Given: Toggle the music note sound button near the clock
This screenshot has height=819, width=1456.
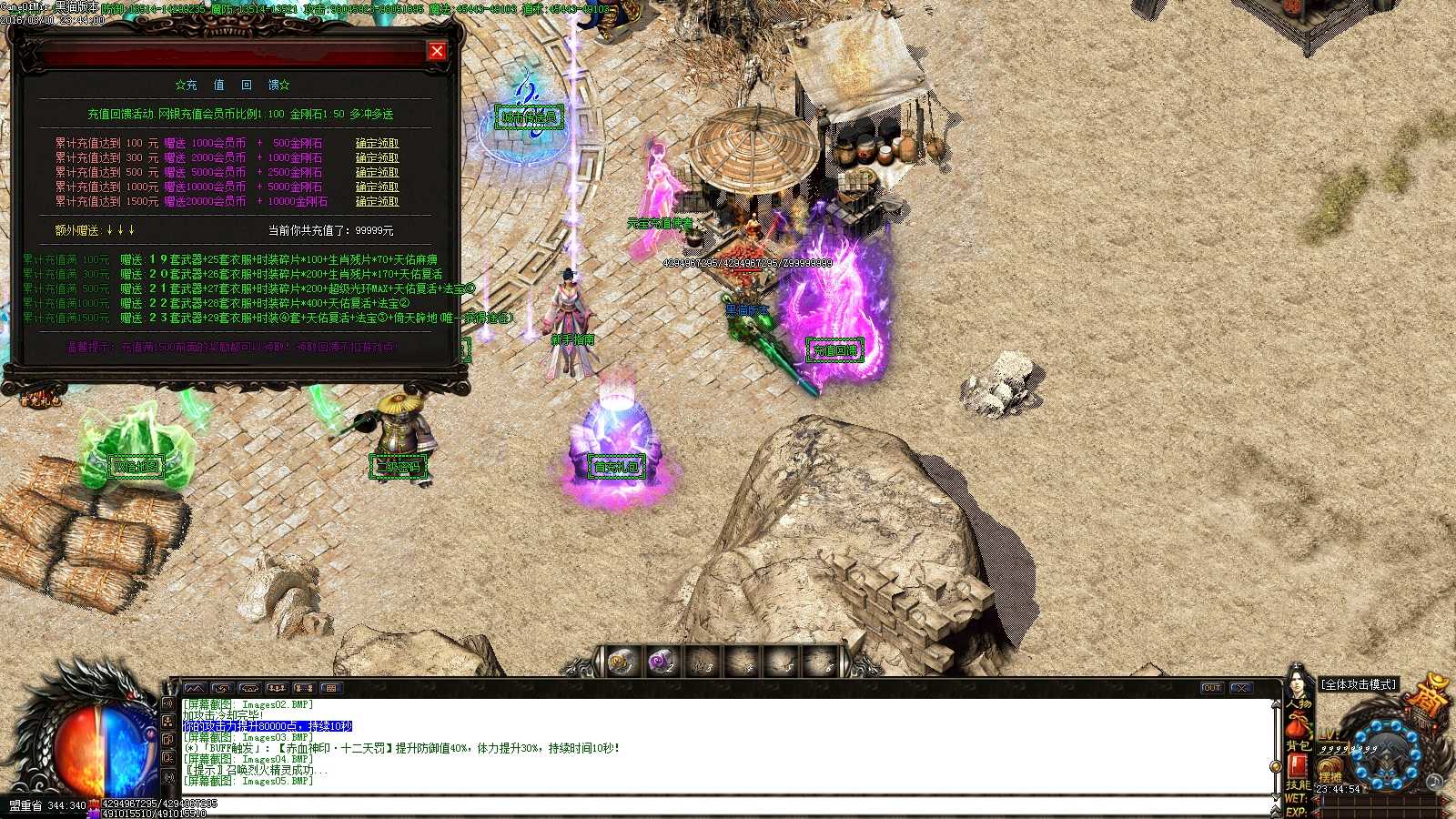Looking at the screenshot, I should click(1434, 783).
